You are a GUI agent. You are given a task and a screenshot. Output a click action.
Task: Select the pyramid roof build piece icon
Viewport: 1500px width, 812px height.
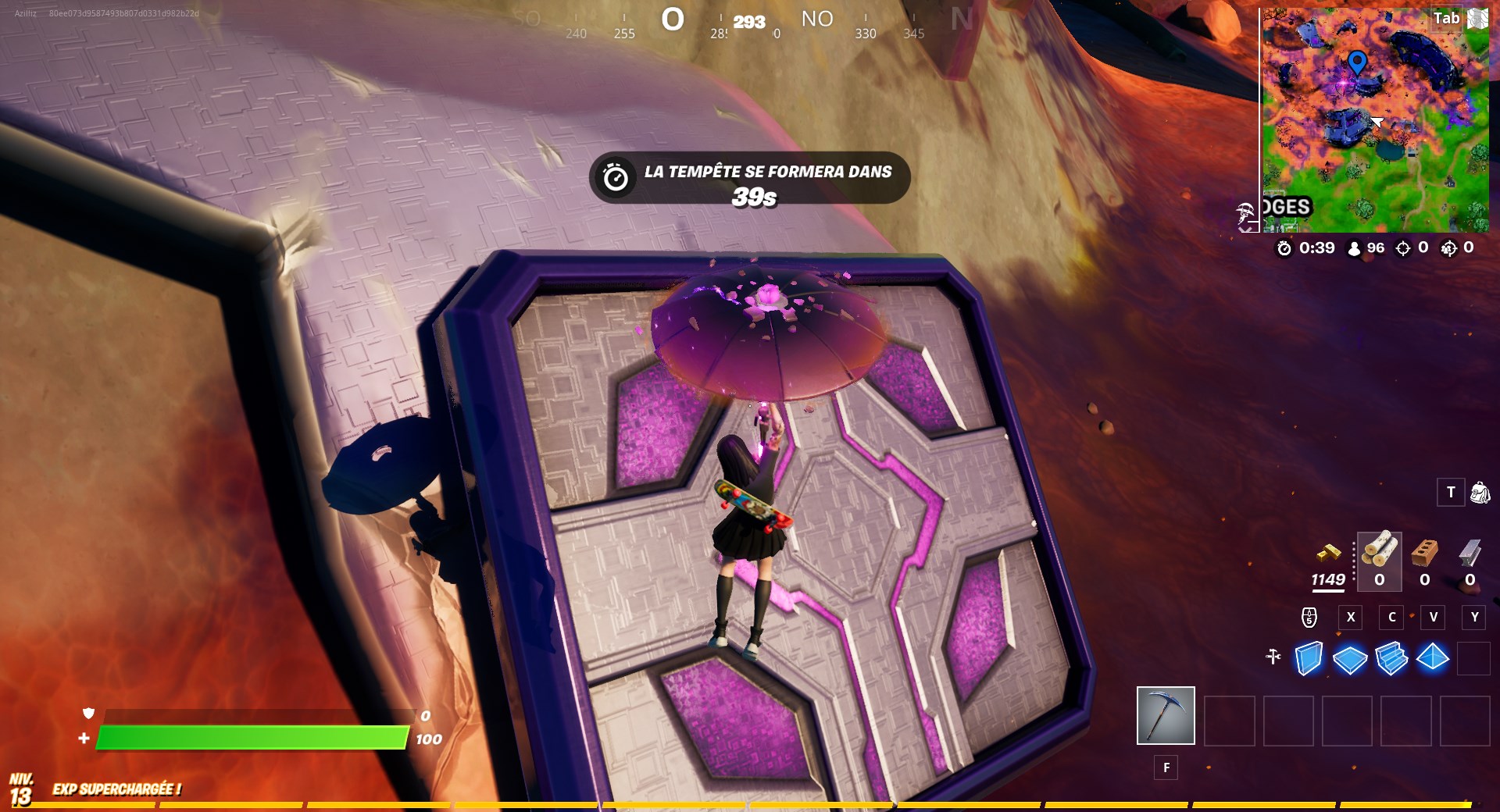(1434, 657)
